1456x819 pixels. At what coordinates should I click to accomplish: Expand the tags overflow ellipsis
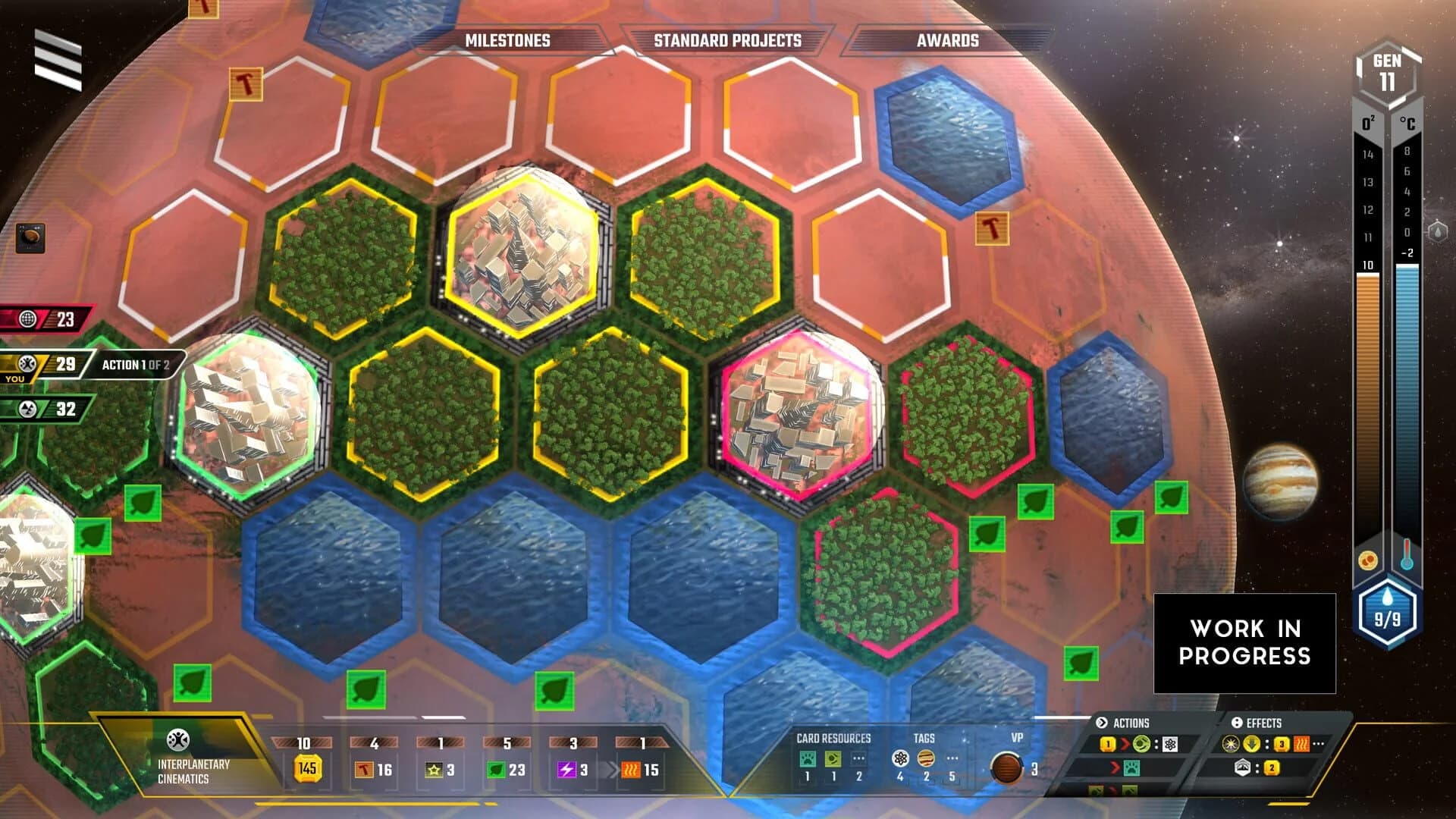[952, 758]
